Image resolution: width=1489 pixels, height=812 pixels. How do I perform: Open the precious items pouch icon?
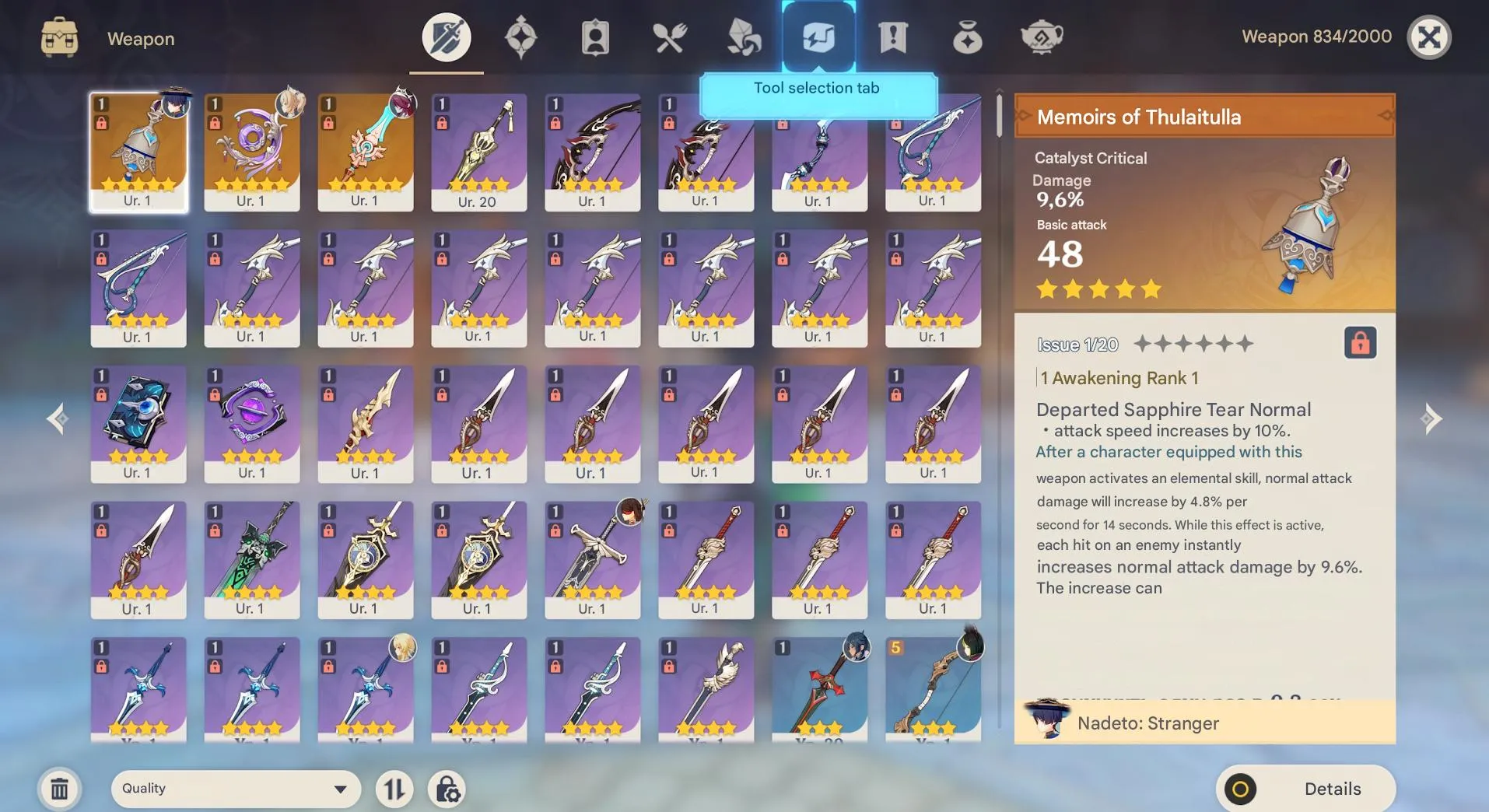[x=967, y=35]
